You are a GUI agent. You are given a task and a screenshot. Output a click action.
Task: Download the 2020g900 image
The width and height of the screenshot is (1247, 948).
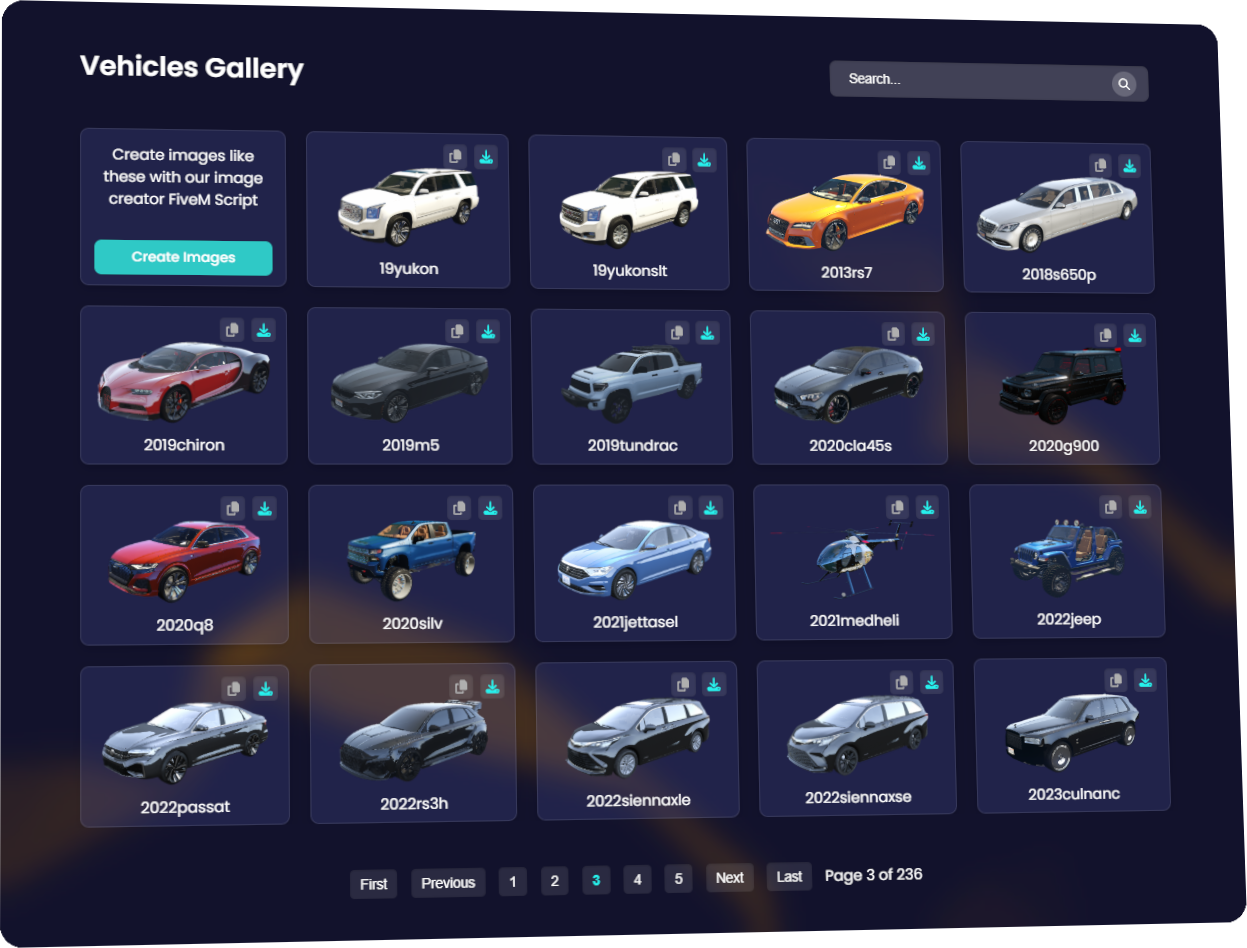click(1134, 335)
